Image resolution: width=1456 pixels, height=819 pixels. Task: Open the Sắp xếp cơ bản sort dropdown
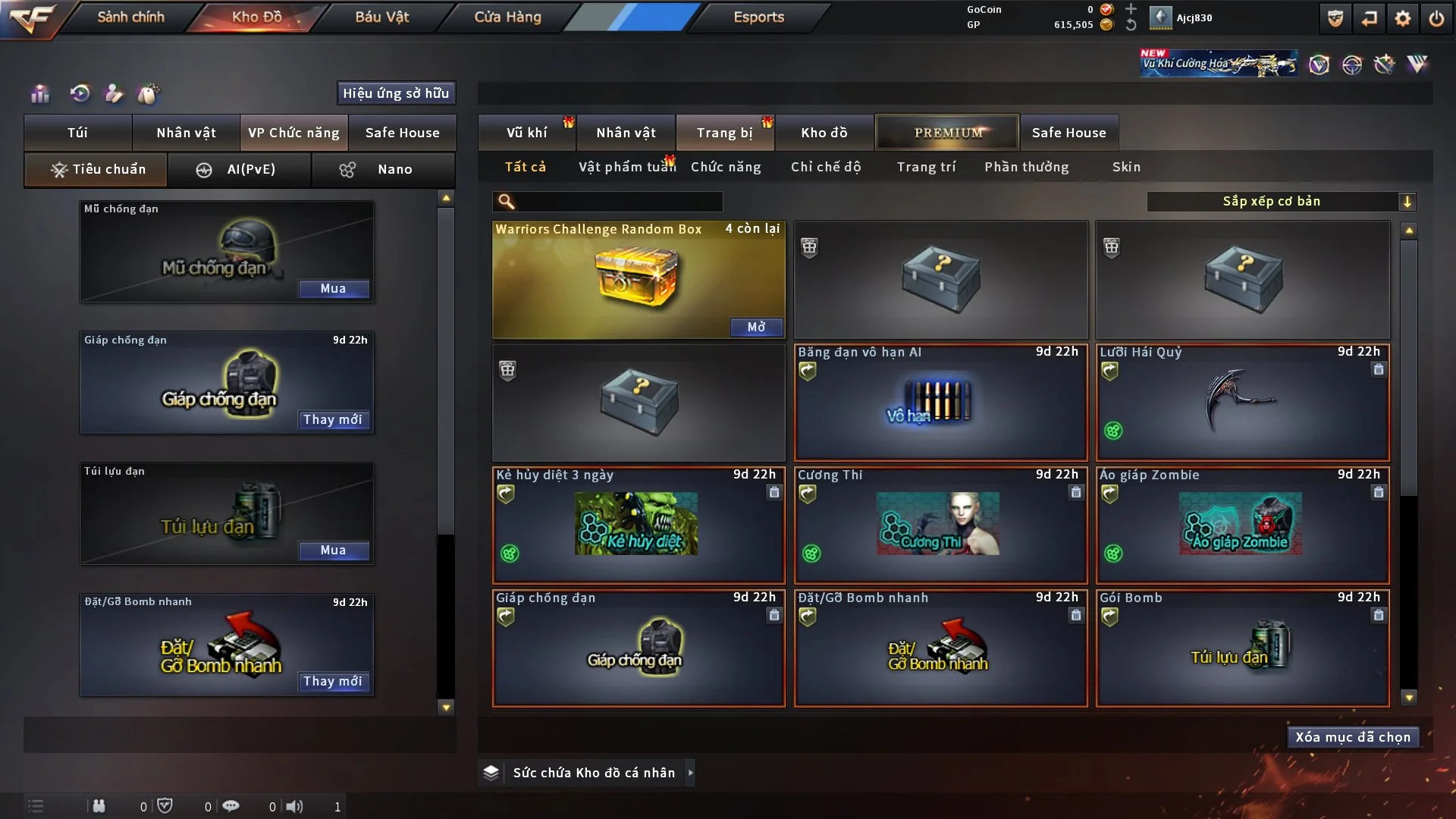(x=1281, y=201)
